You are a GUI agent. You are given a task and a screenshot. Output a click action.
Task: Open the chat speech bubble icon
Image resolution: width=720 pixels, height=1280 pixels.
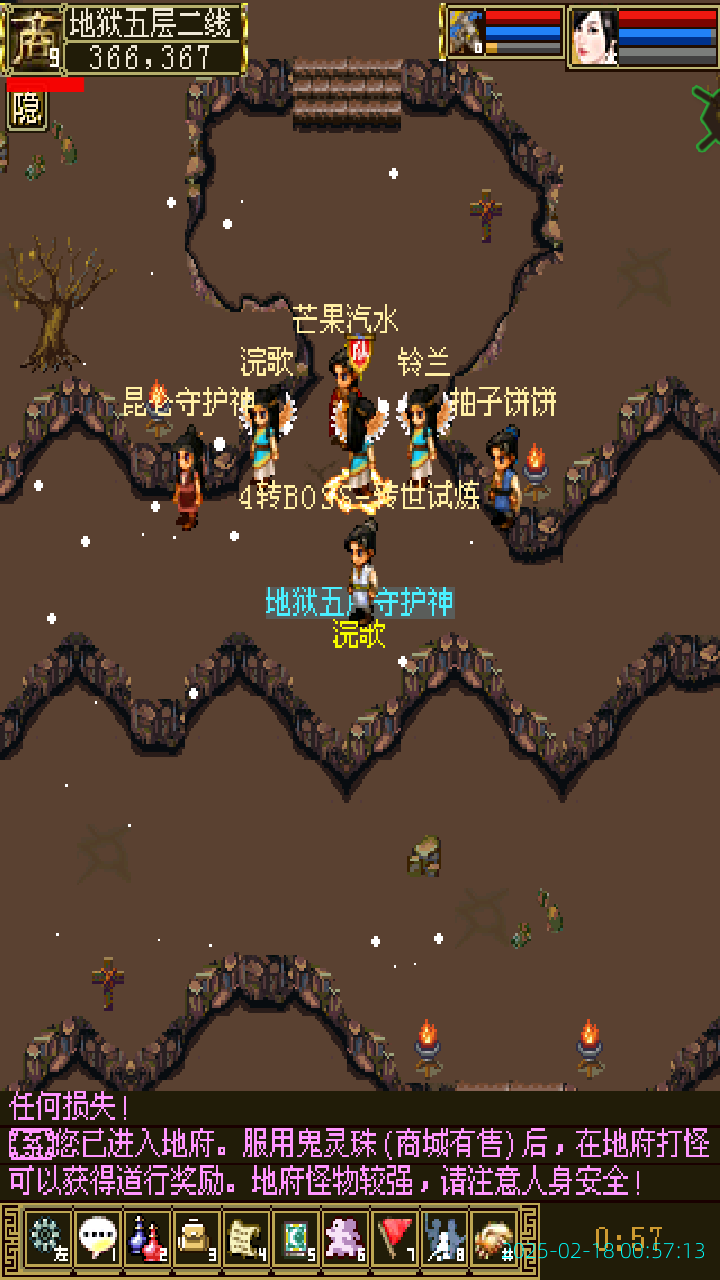(x=96, y=1237)
